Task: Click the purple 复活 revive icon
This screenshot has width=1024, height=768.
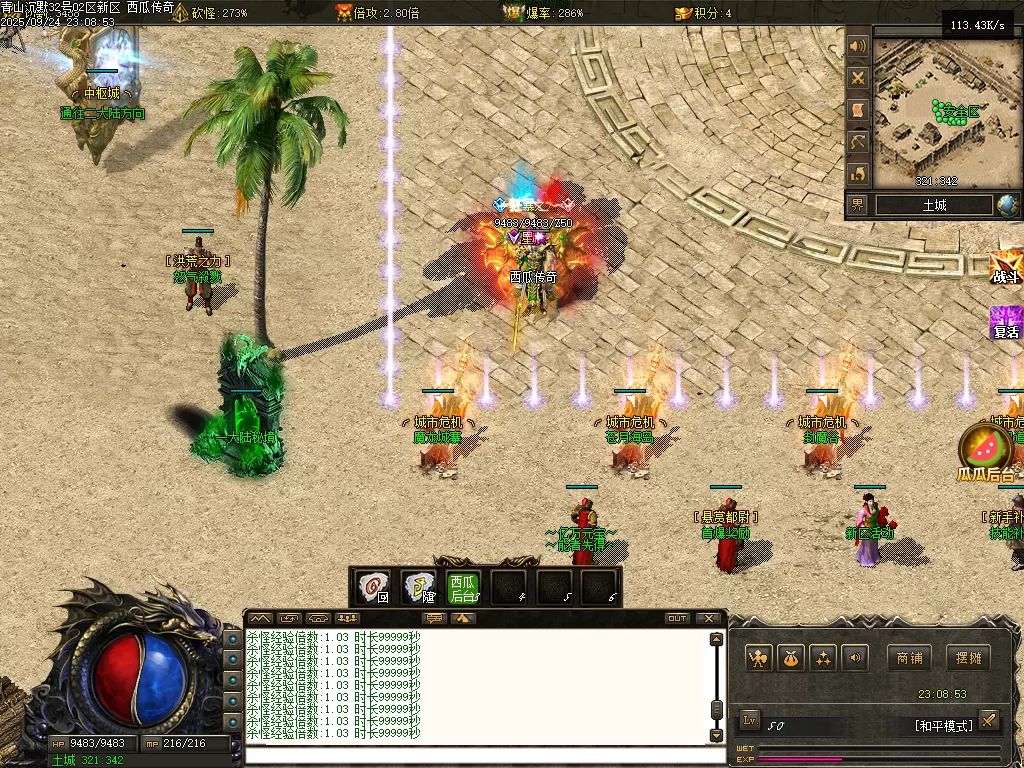Action: pos(1006,323)
